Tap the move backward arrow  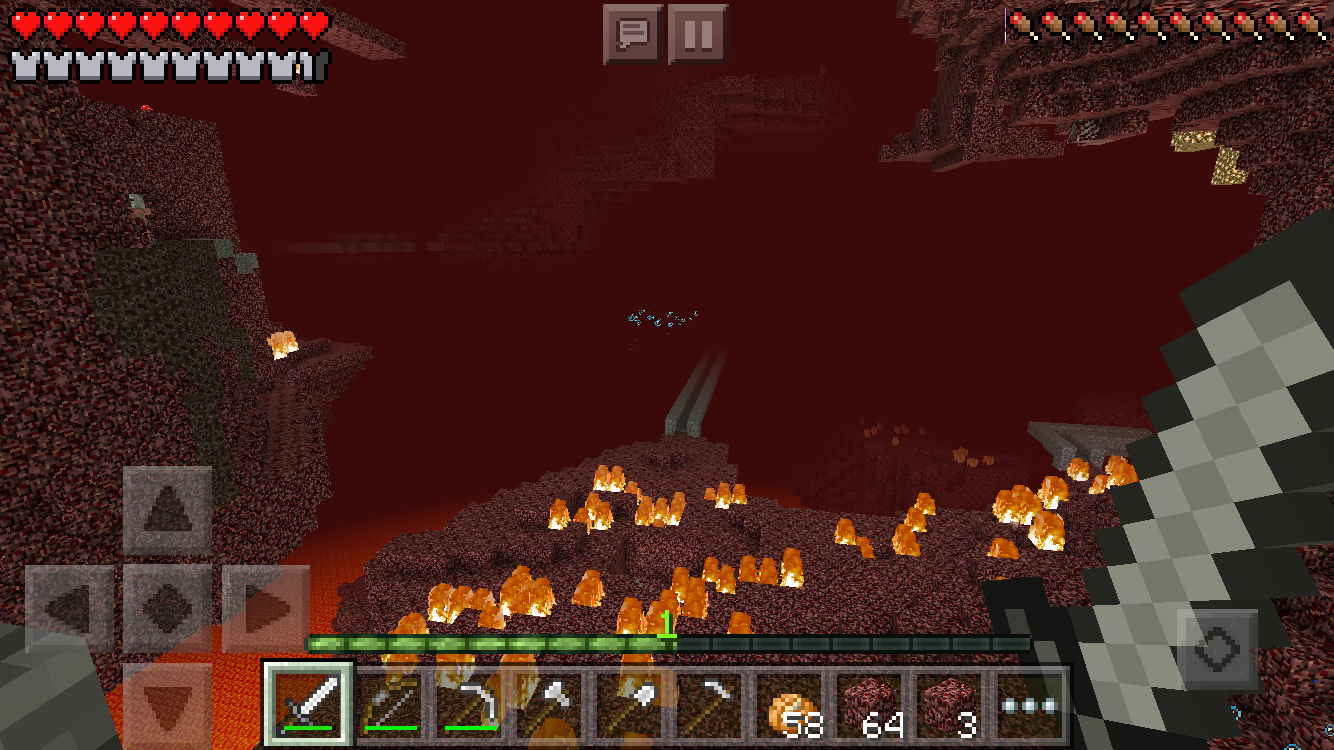pos(167,705)
